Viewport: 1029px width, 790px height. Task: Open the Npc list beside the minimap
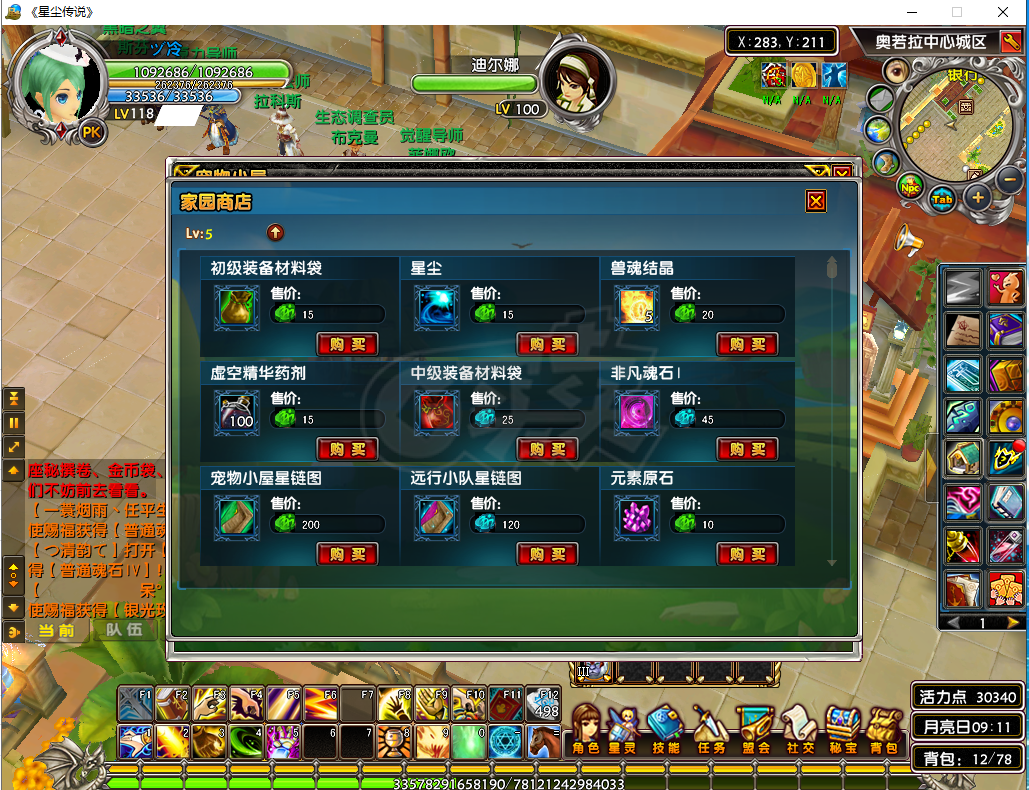(x=910, y=187)
